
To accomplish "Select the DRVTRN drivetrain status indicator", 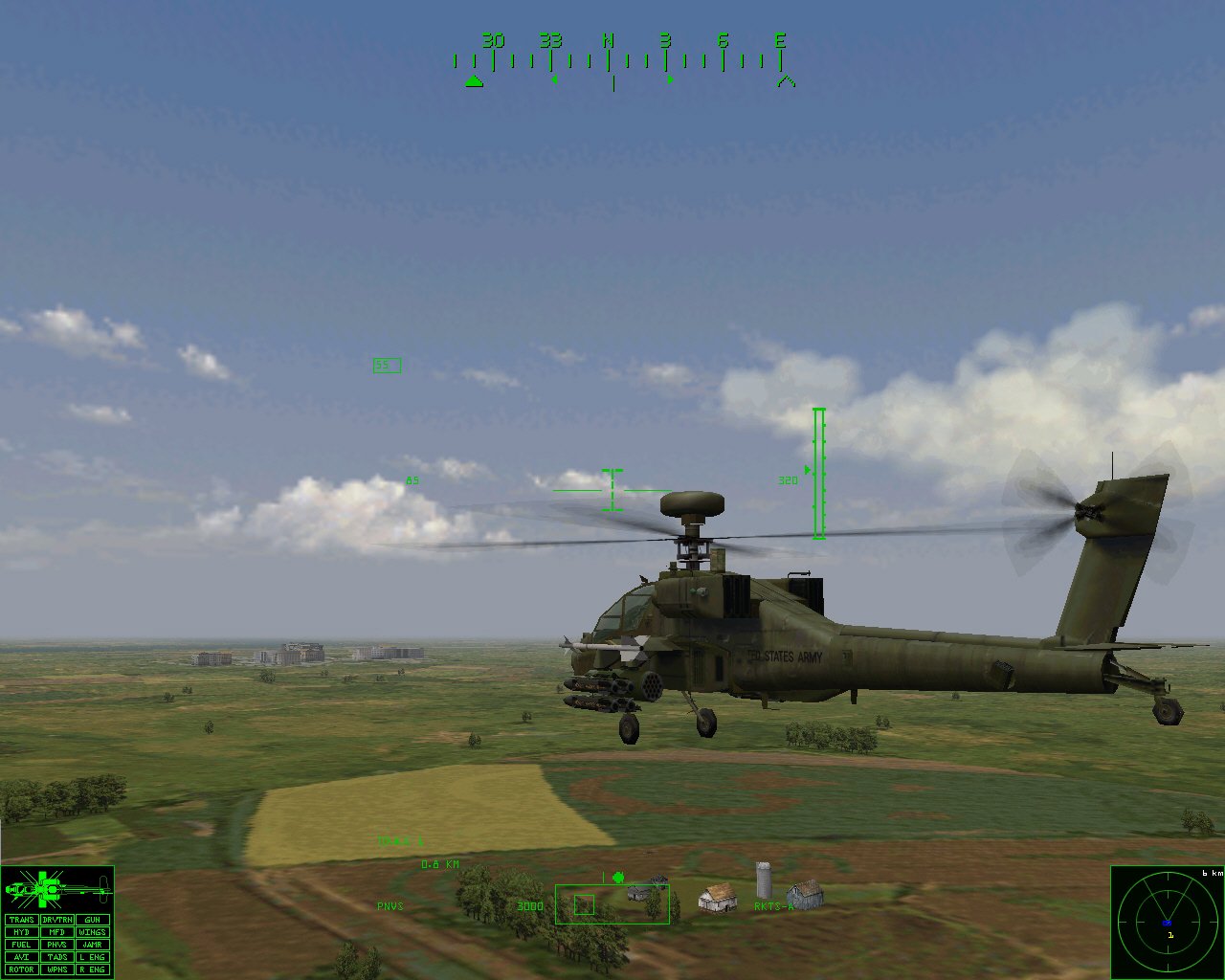I will click(57, 920).
